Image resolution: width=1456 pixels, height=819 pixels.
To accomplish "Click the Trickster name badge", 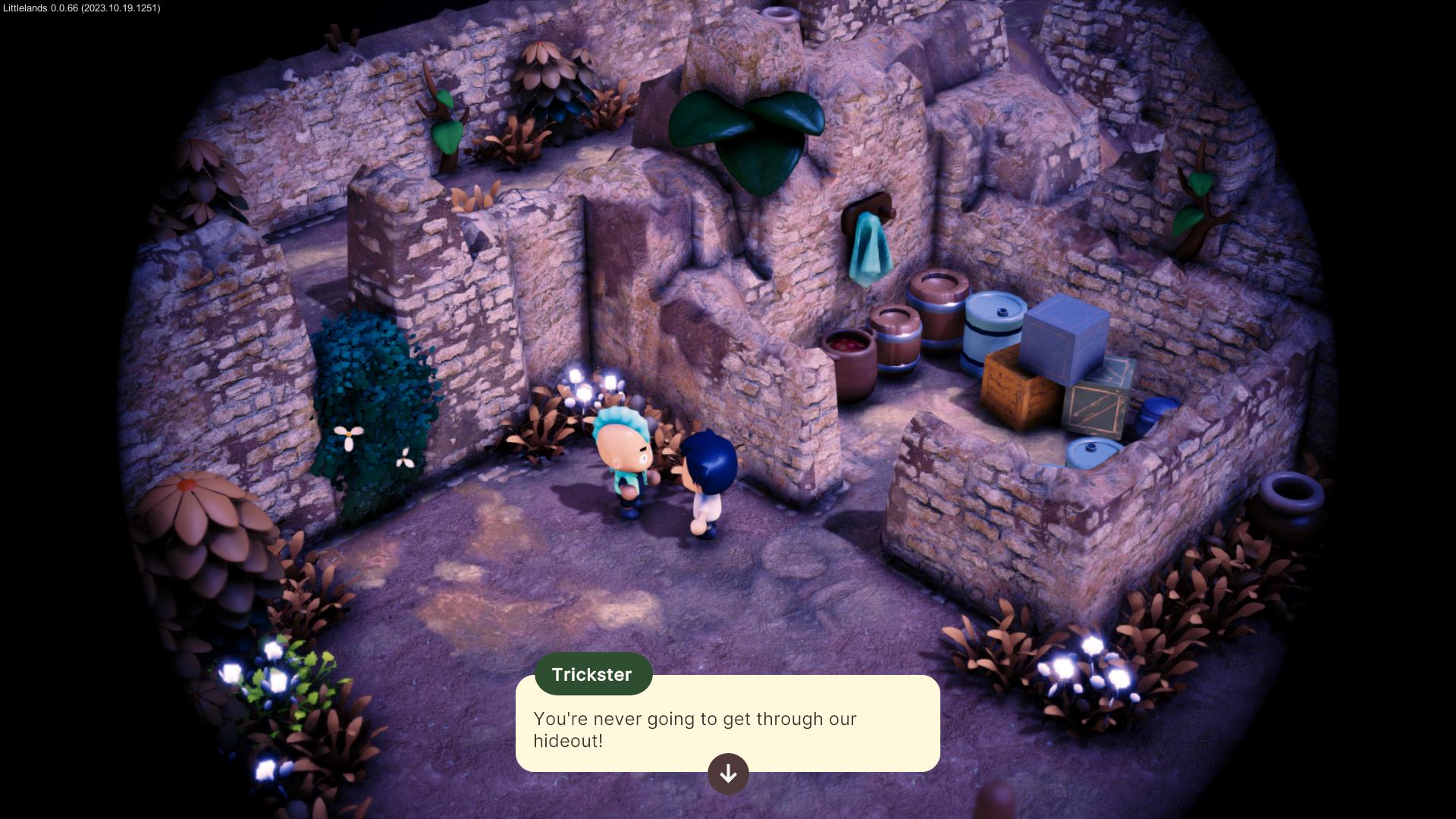I will (x=594, y=673).
